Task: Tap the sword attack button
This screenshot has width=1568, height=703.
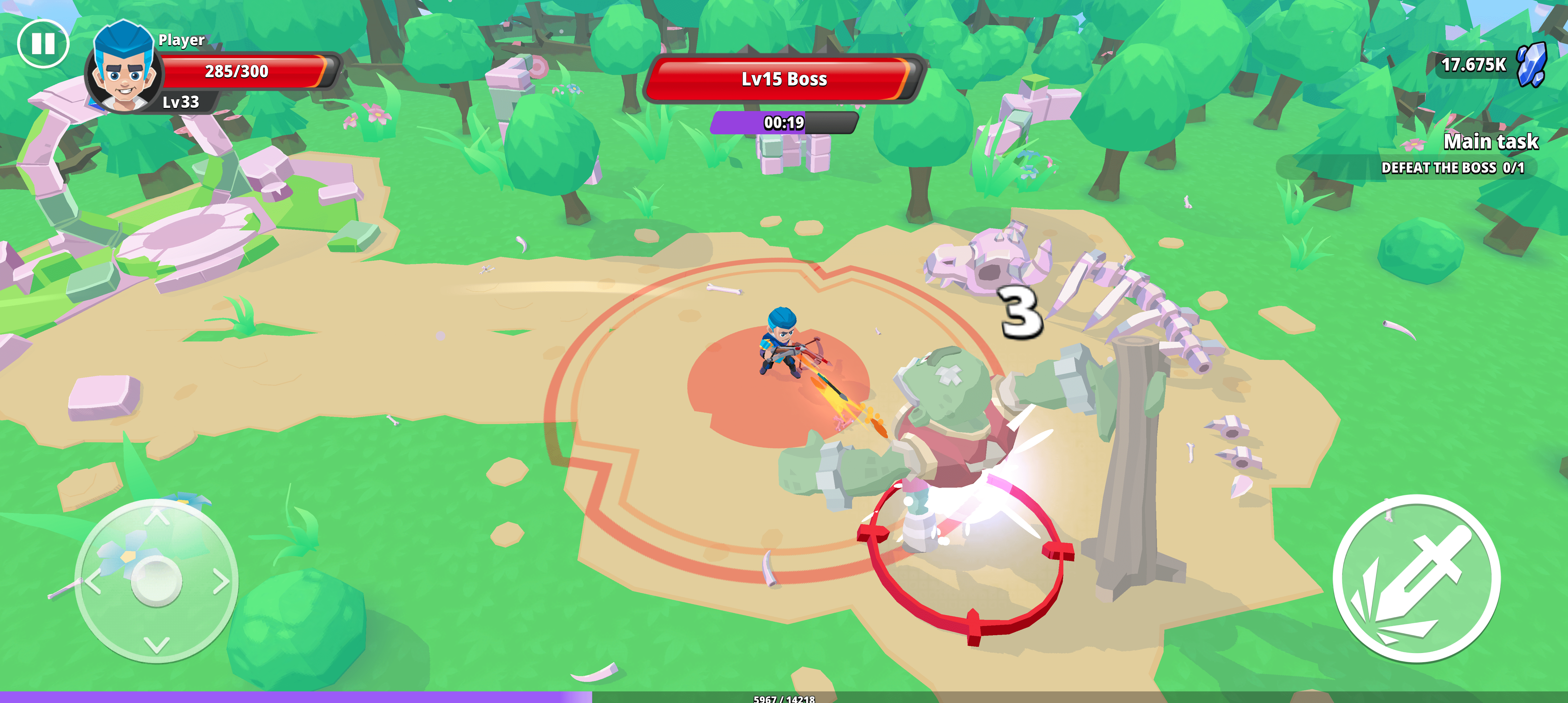Action: click(1416, 578)
